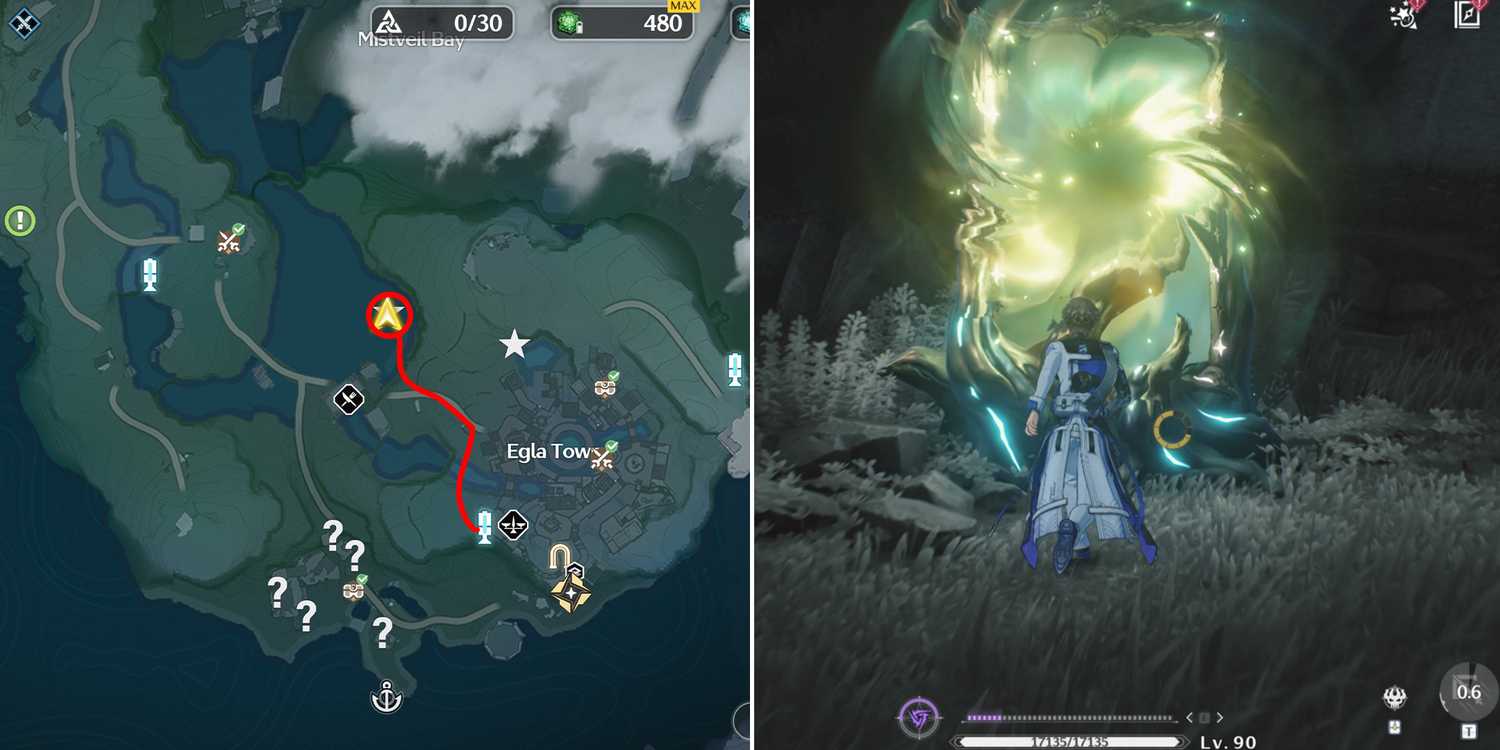Open the Mistveil Bay area title
1500x750 pixels.
click(x=410, y=40)
